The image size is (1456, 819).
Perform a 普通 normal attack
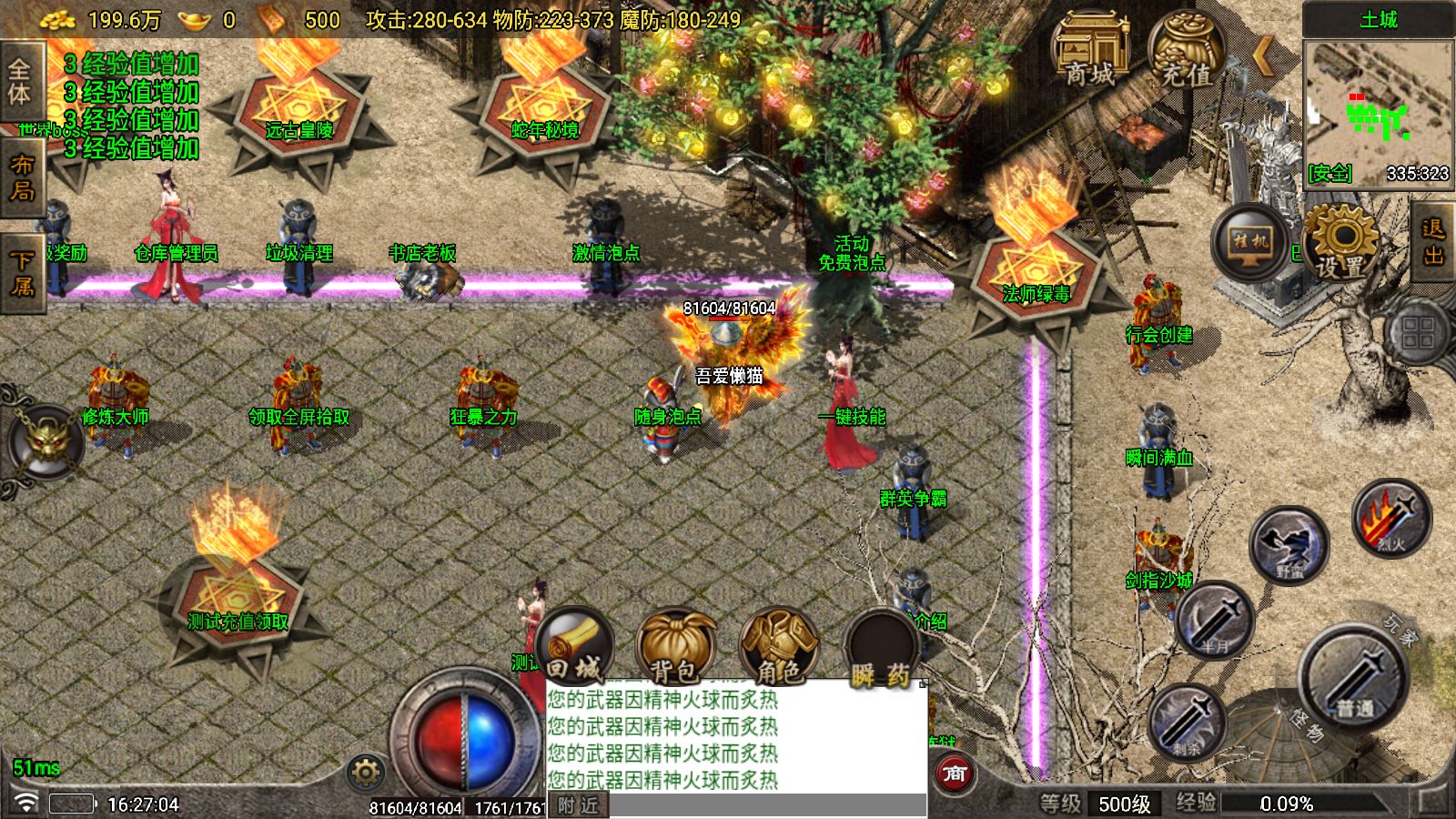tap(1353, 678)
